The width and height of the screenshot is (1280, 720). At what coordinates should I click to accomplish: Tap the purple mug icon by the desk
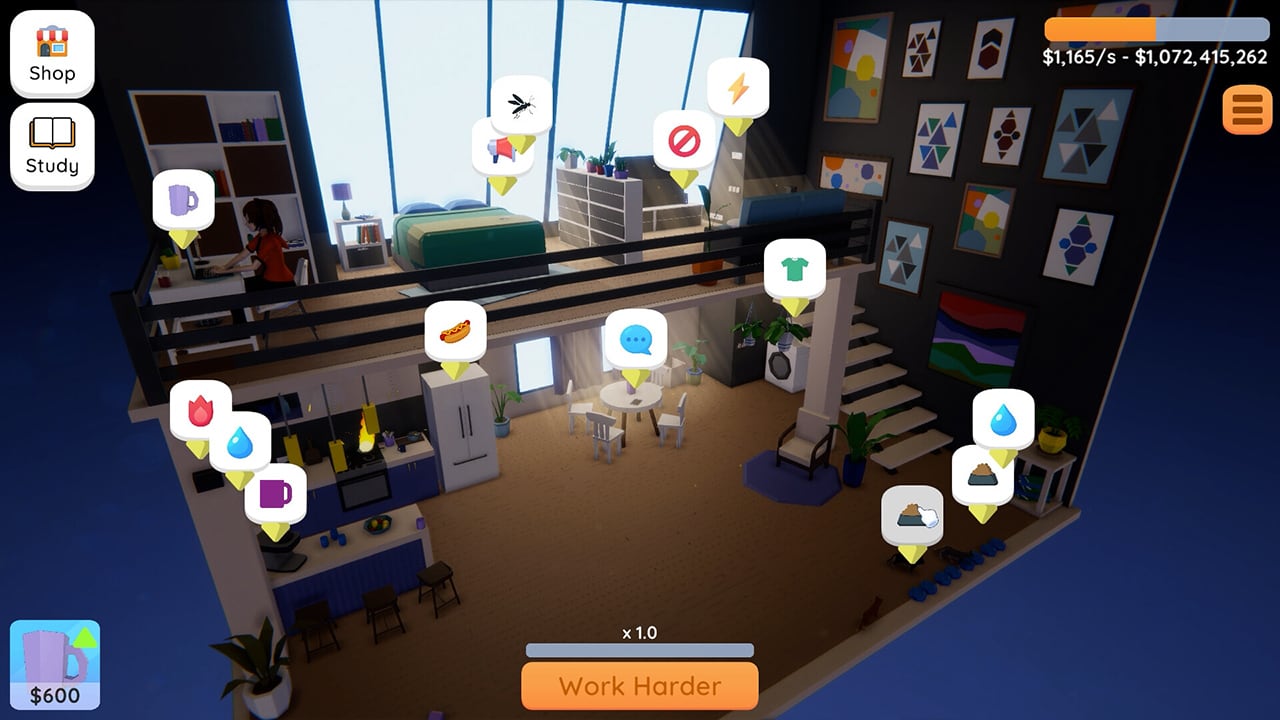pyautogui.click(x=185, y=201)
